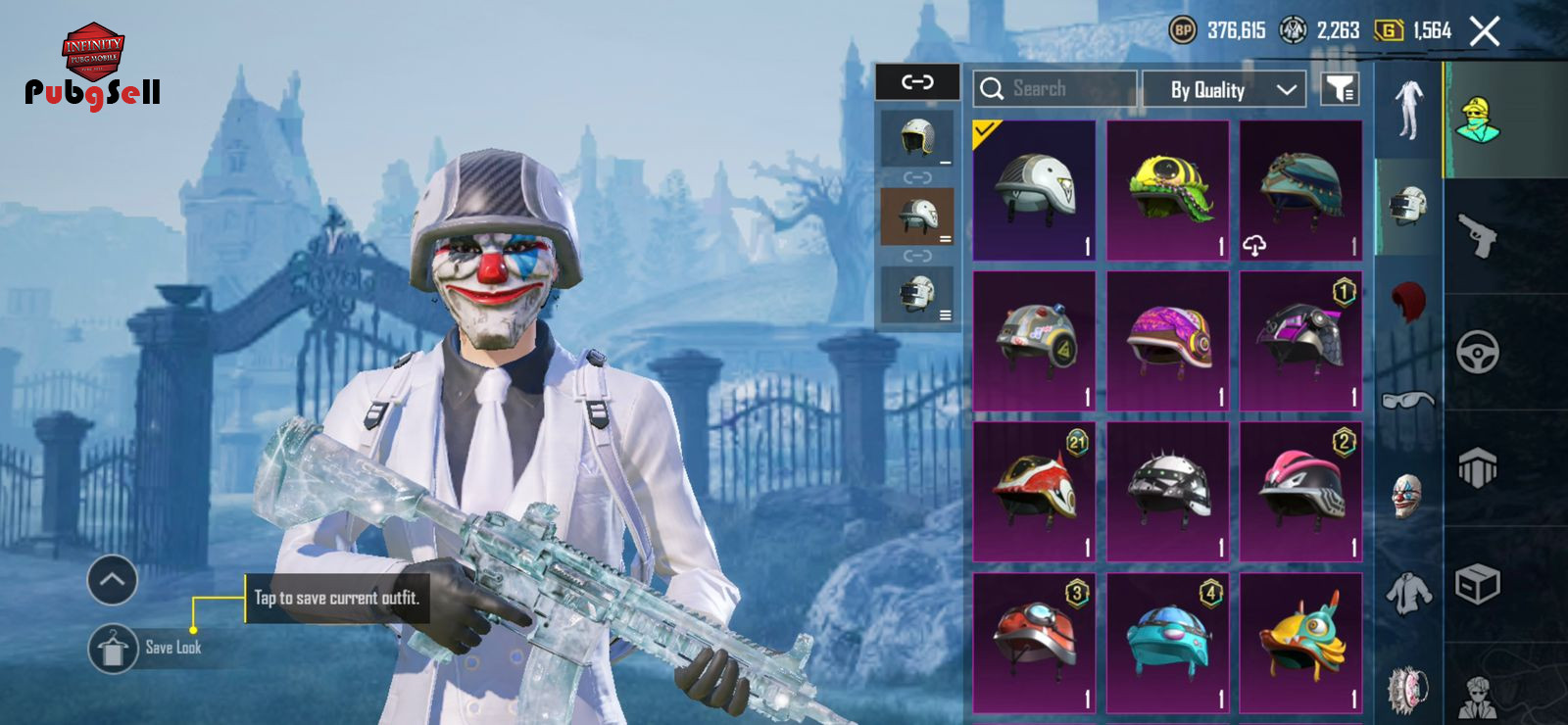This screenshot has height=725, width=1568.
Task: Open the red hair headwear category
Action: click(1408, 301)
